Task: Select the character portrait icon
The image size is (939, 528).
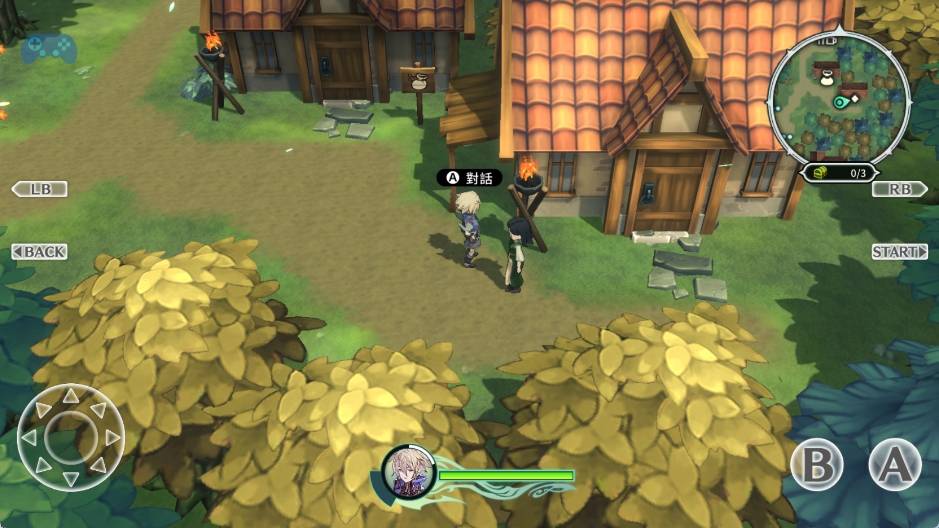Action: point(409,470)
